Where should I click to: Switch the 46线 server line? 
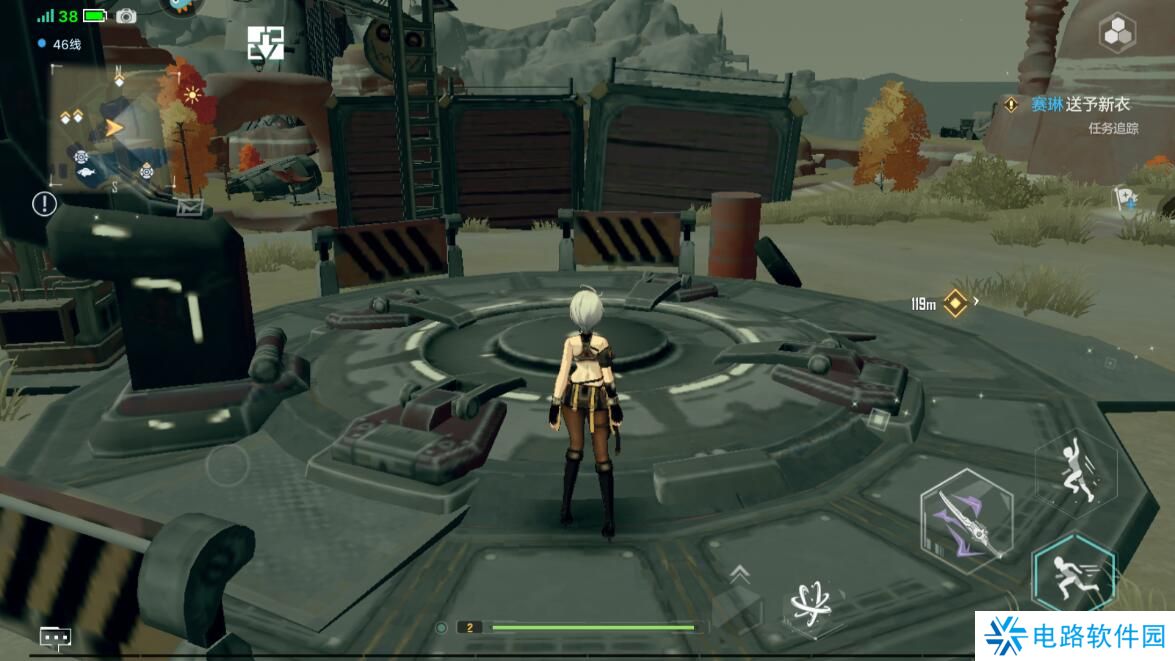pos(60,44)
